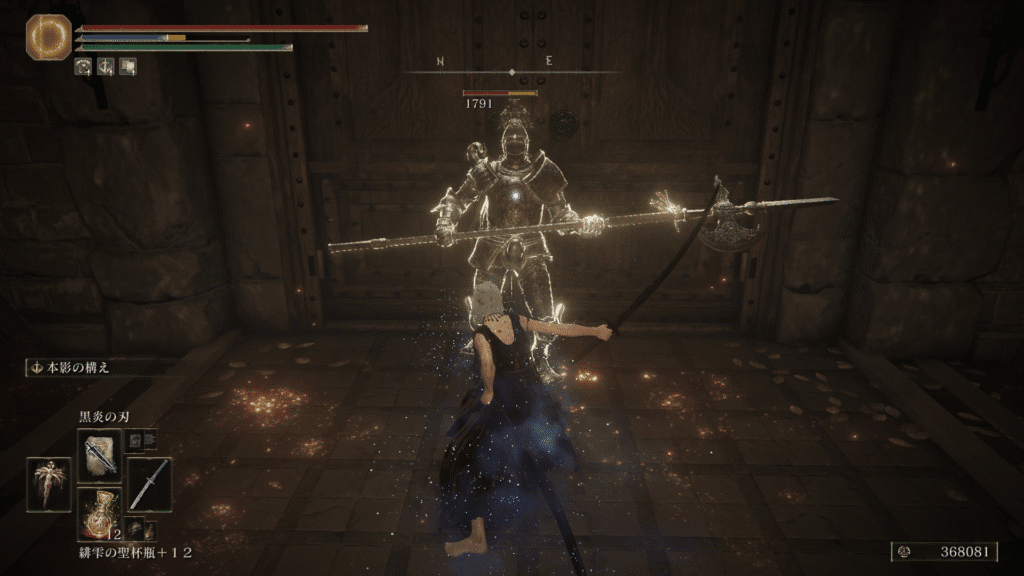Inspect the sword-shaped buff status icon
The image size is (1024, 576).
[105, 67]
